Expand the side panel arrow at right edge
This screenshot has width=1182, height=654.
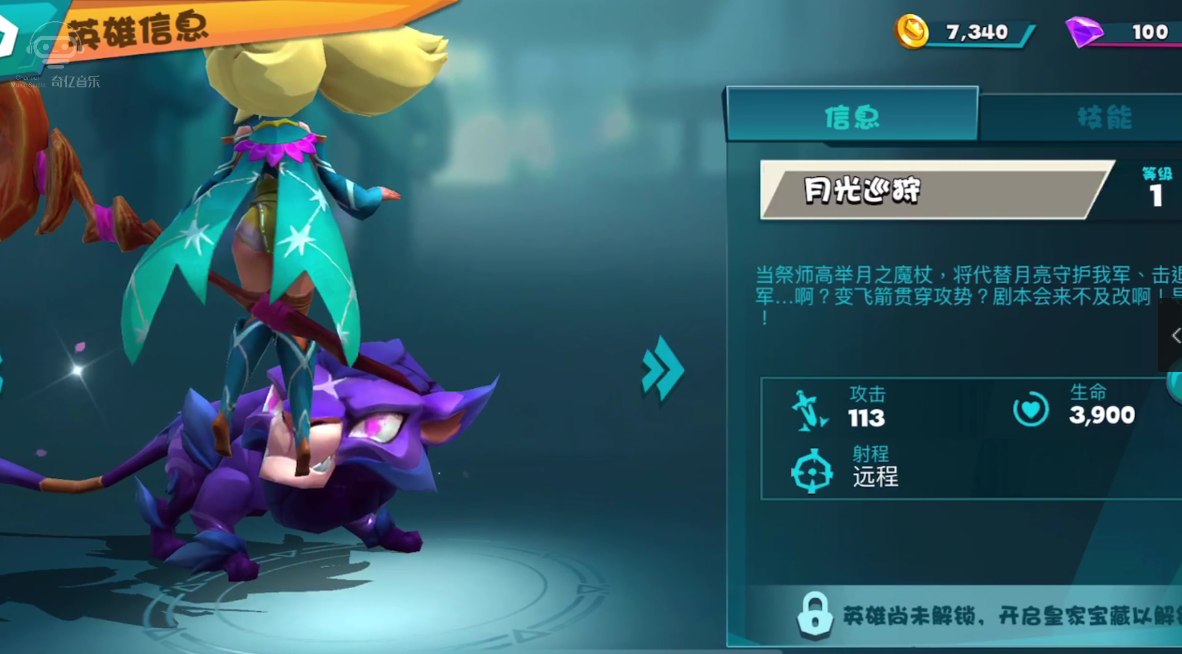tap(1172, 336)
